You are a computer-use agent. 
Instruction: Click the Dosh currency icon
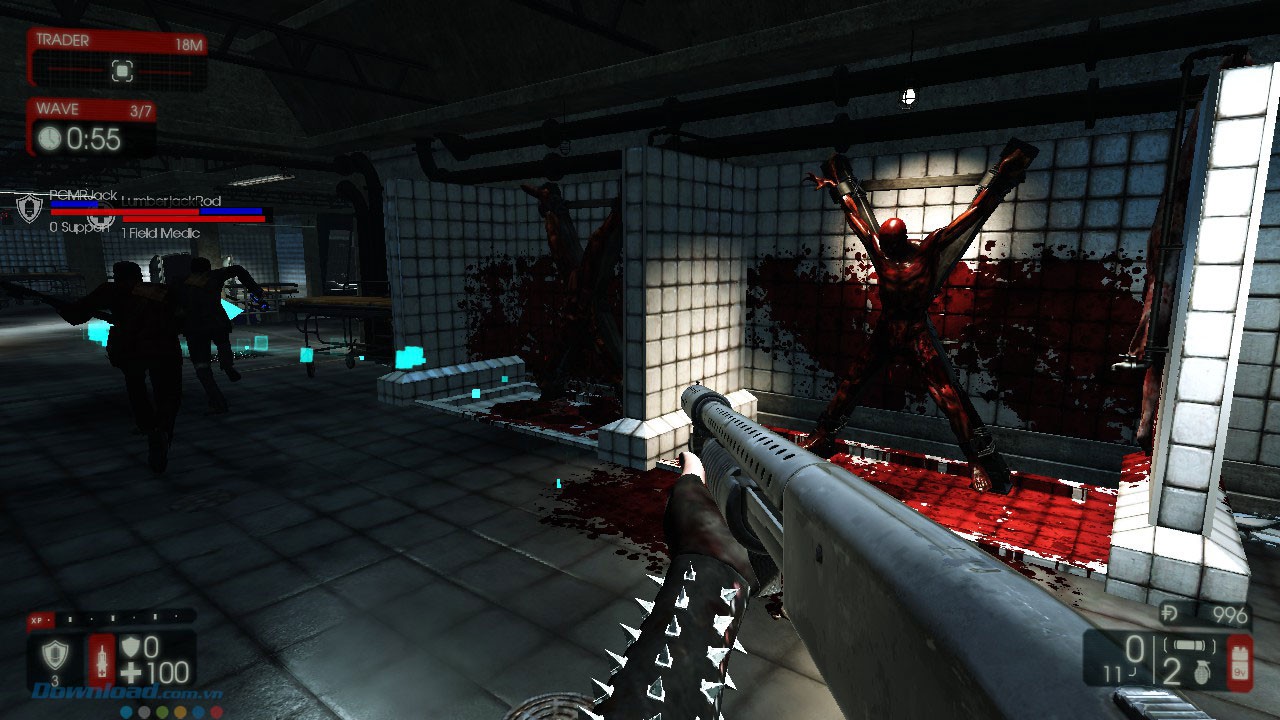click(1169, 613)
